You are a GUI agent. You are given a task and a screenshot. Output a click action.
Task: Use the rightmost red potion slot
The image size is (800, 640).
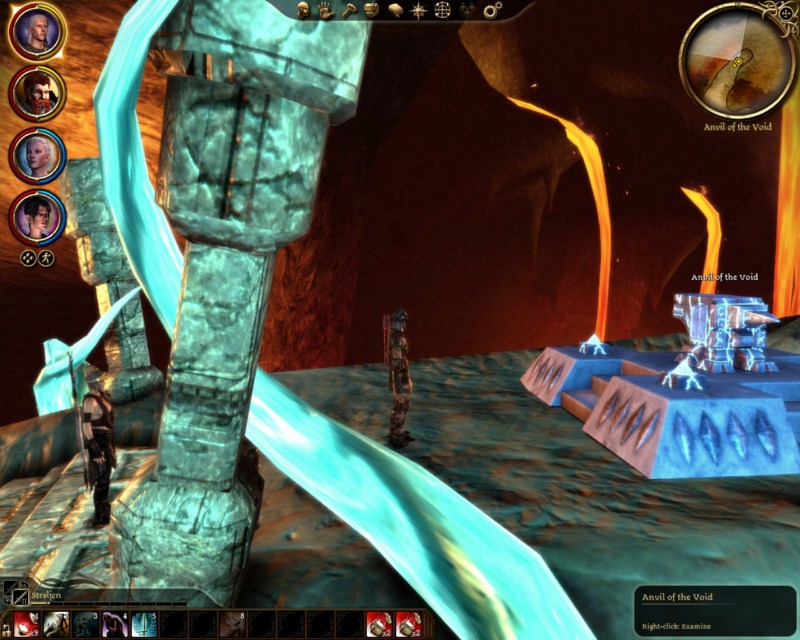point(407,624)
